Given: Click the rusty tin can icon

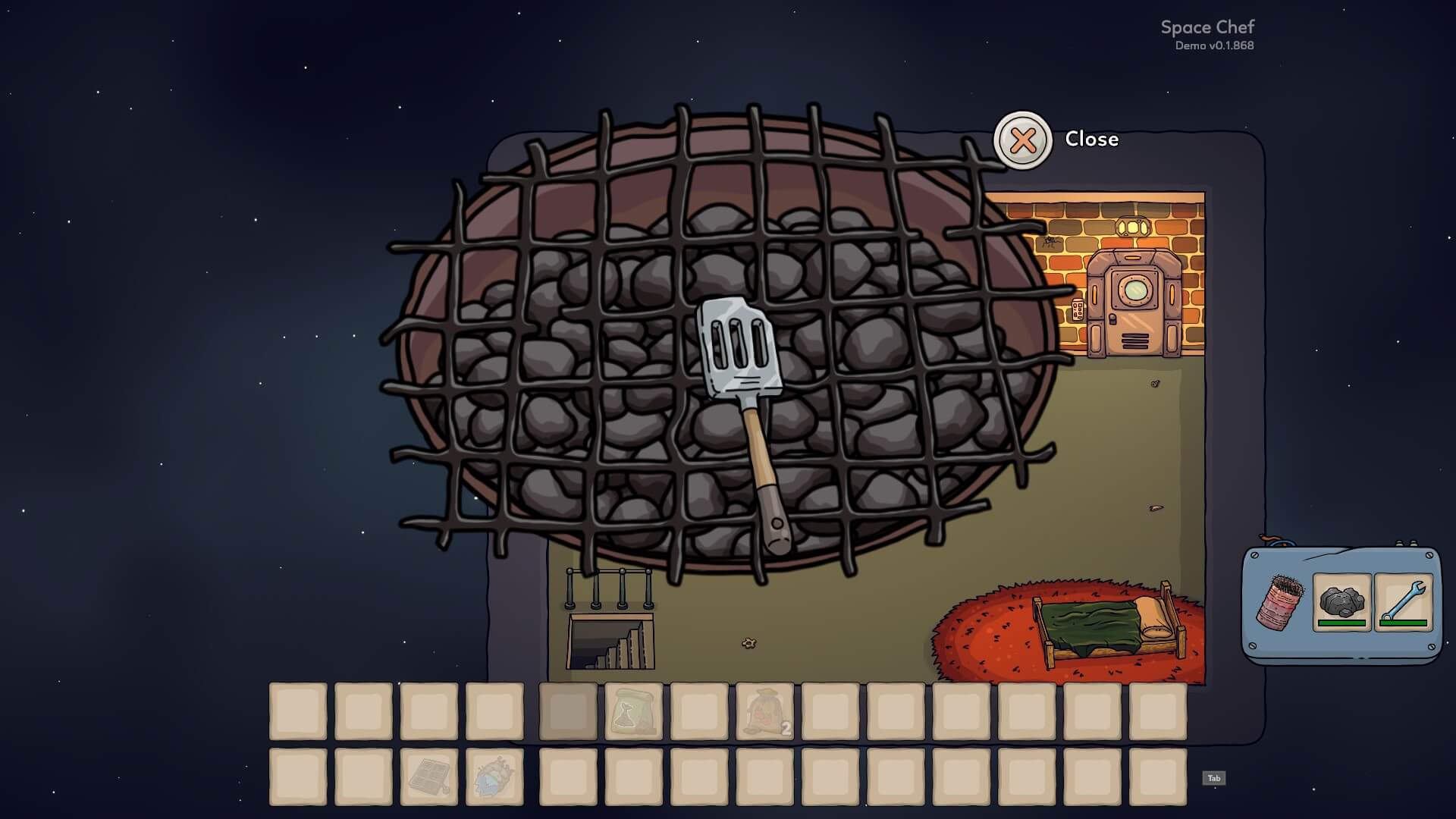Looking at the screenshot, I should [x=1280, y=602].
